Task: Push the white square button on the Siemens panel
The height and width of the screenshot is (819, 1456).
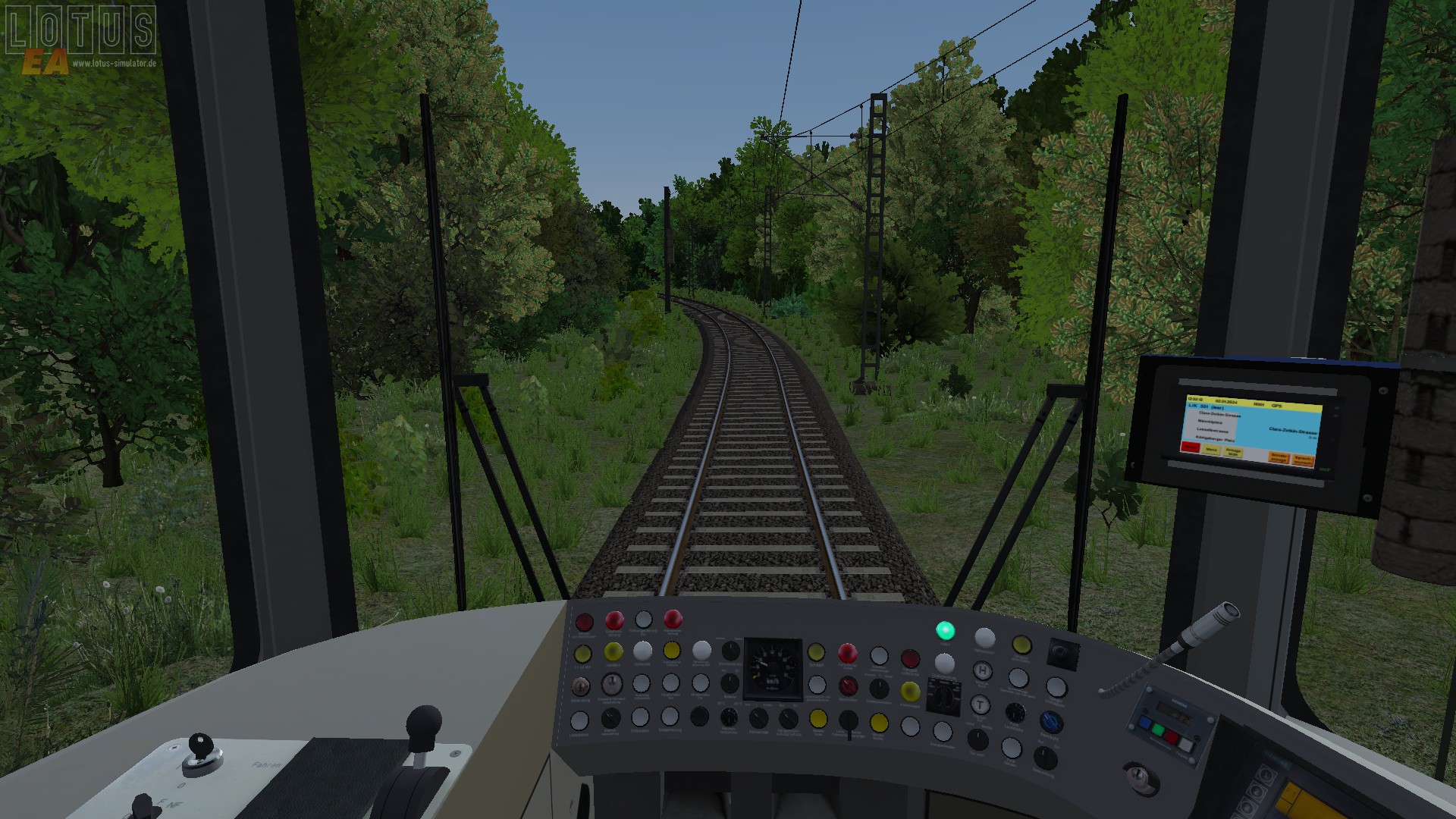Action: 1185,745
